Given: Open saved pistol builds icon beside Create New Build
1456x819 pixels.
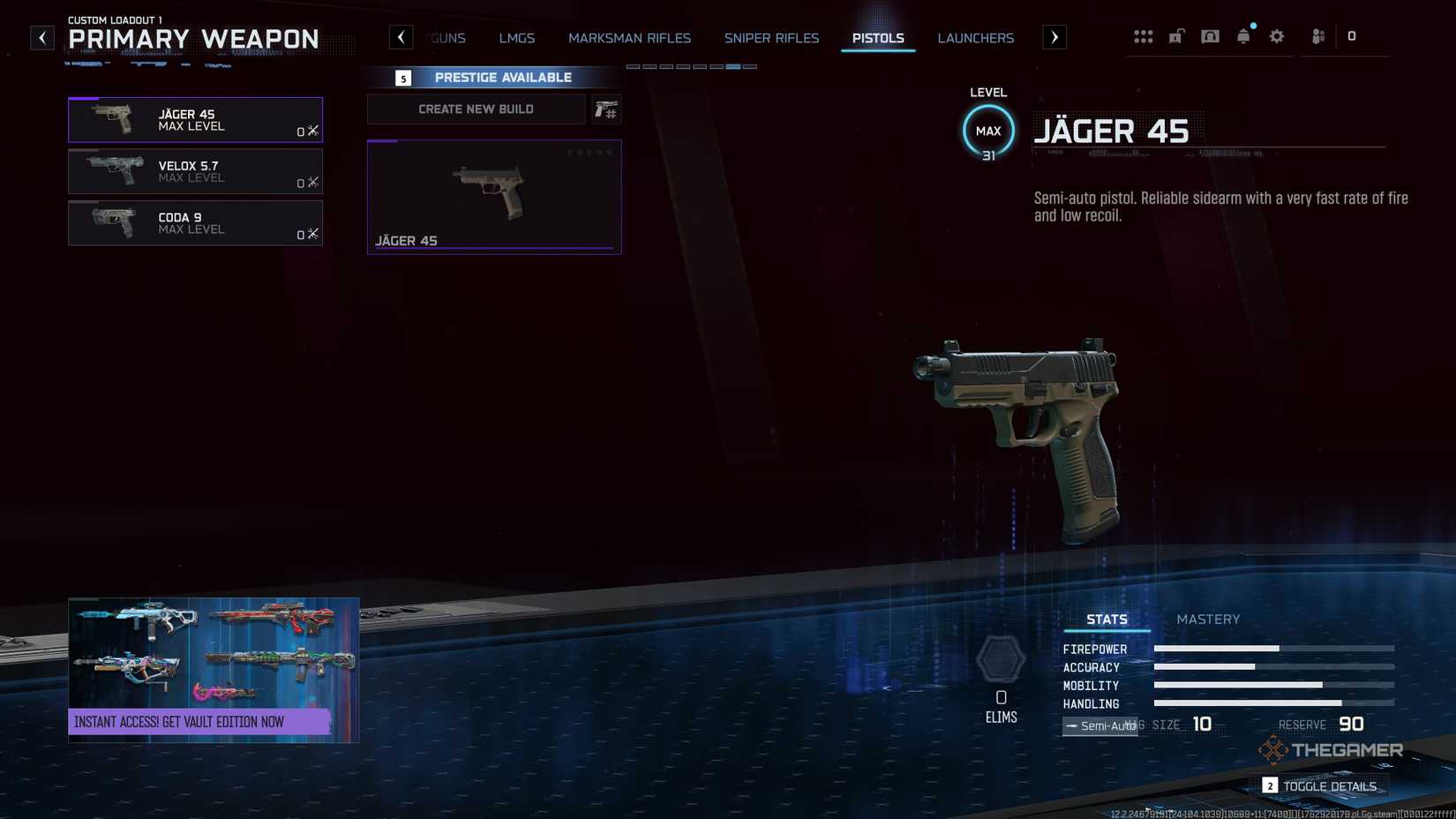Looking at the screenshot, I should [606, 109].
